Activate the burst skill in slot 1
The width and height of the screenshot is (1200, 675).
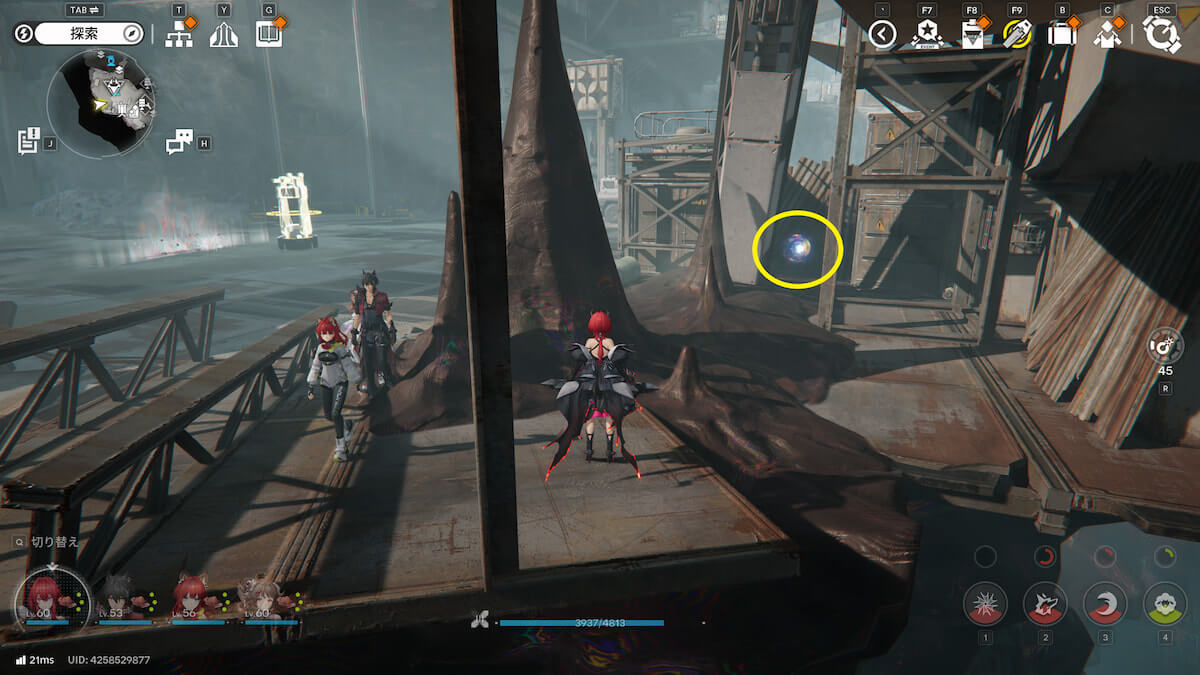pyautogui.click(x=985, y=603)
